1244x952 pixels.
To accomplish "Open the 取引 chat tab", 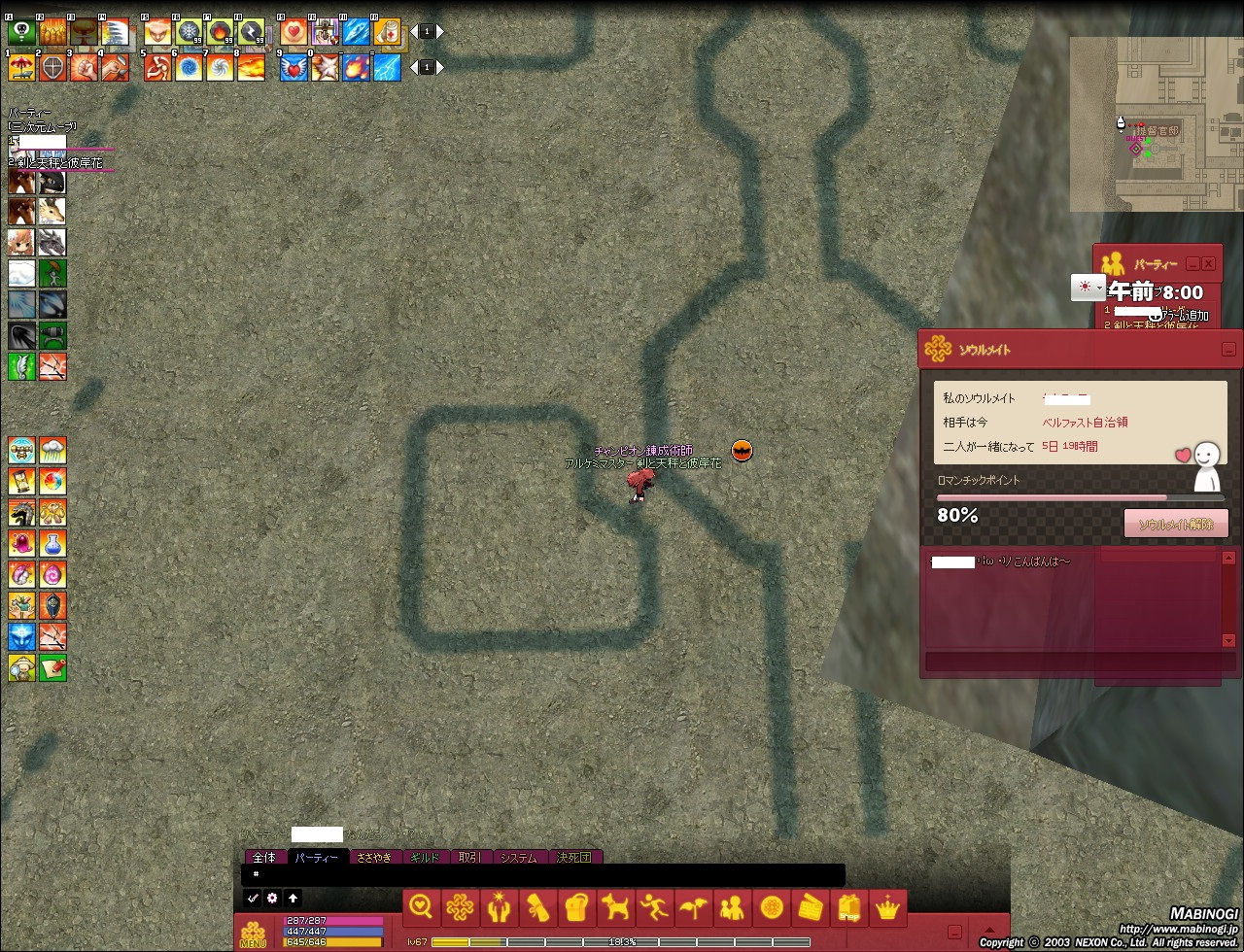I will [x=470, y=858].
